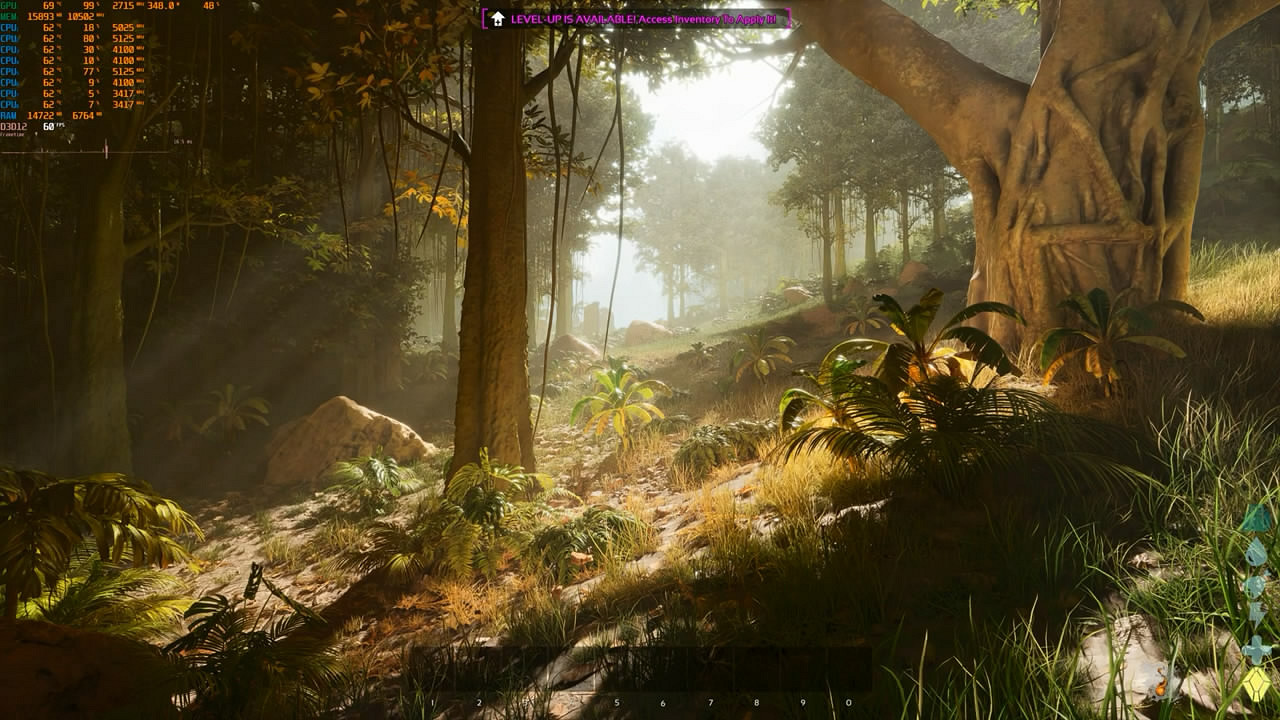Click the Level-Up Is Available notification

(x=636, y=19)
